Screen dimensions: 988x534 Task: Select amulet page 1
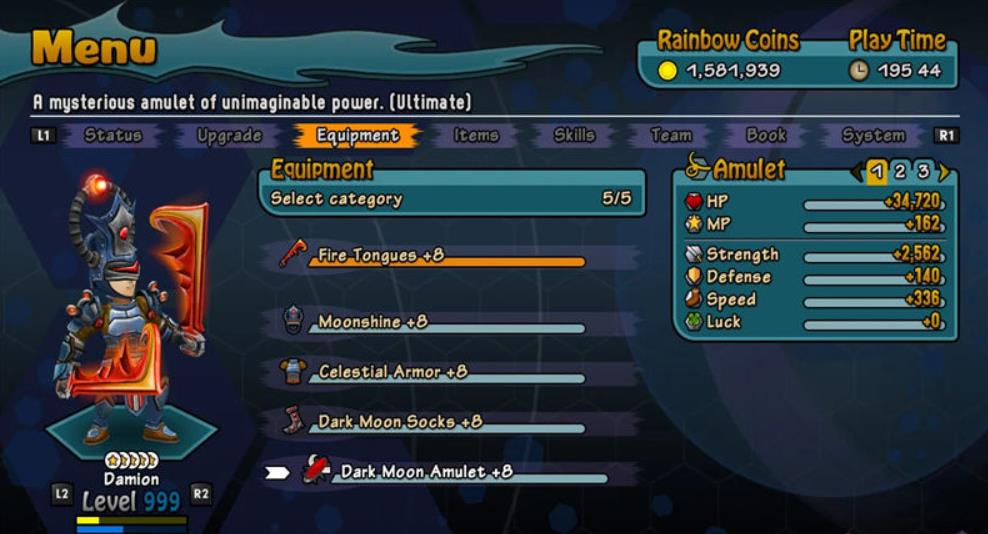877,171
